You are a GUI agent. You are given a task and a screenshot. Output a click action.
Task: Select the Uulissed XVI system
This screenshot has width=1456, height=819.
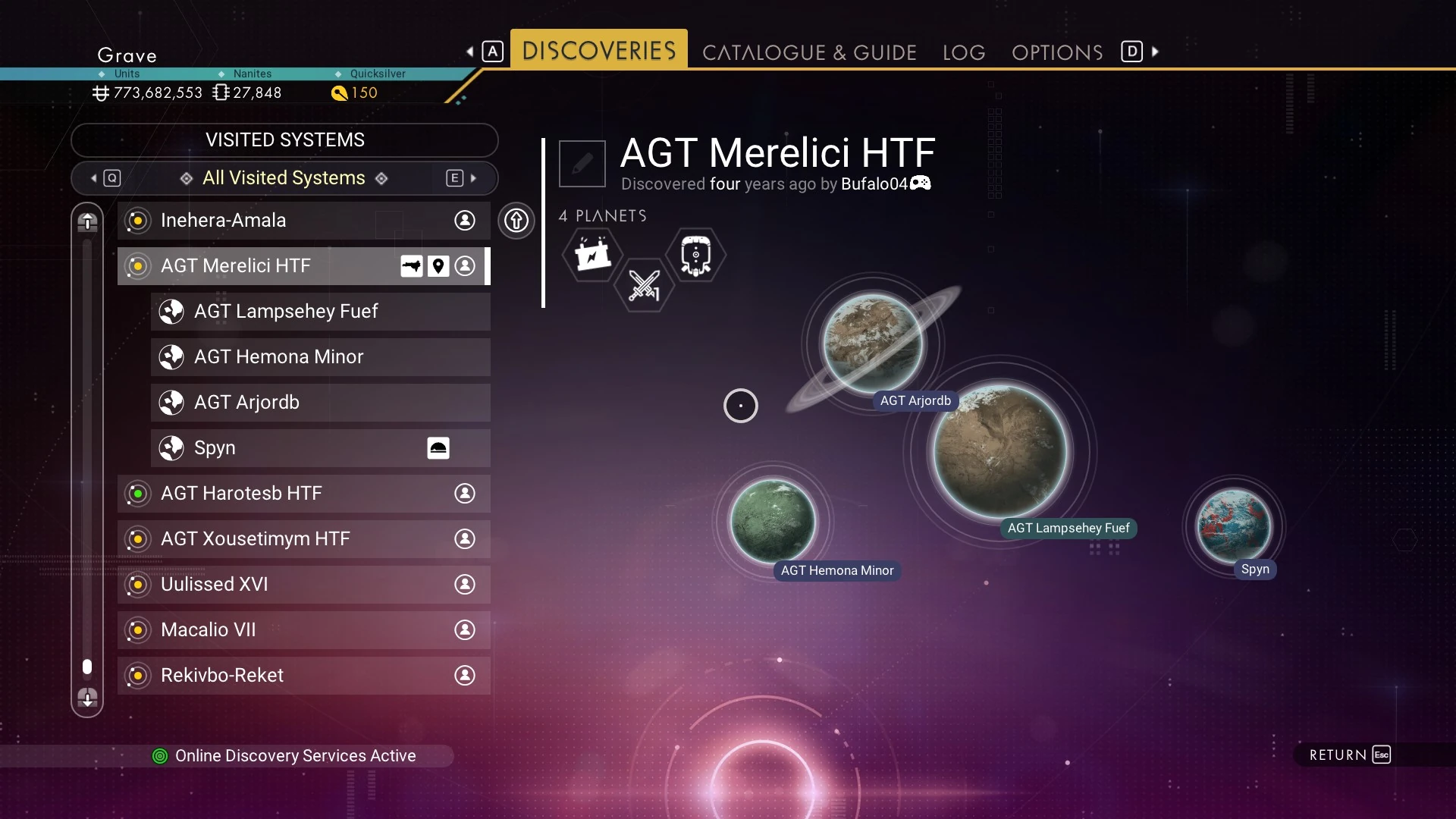point(303,585)
